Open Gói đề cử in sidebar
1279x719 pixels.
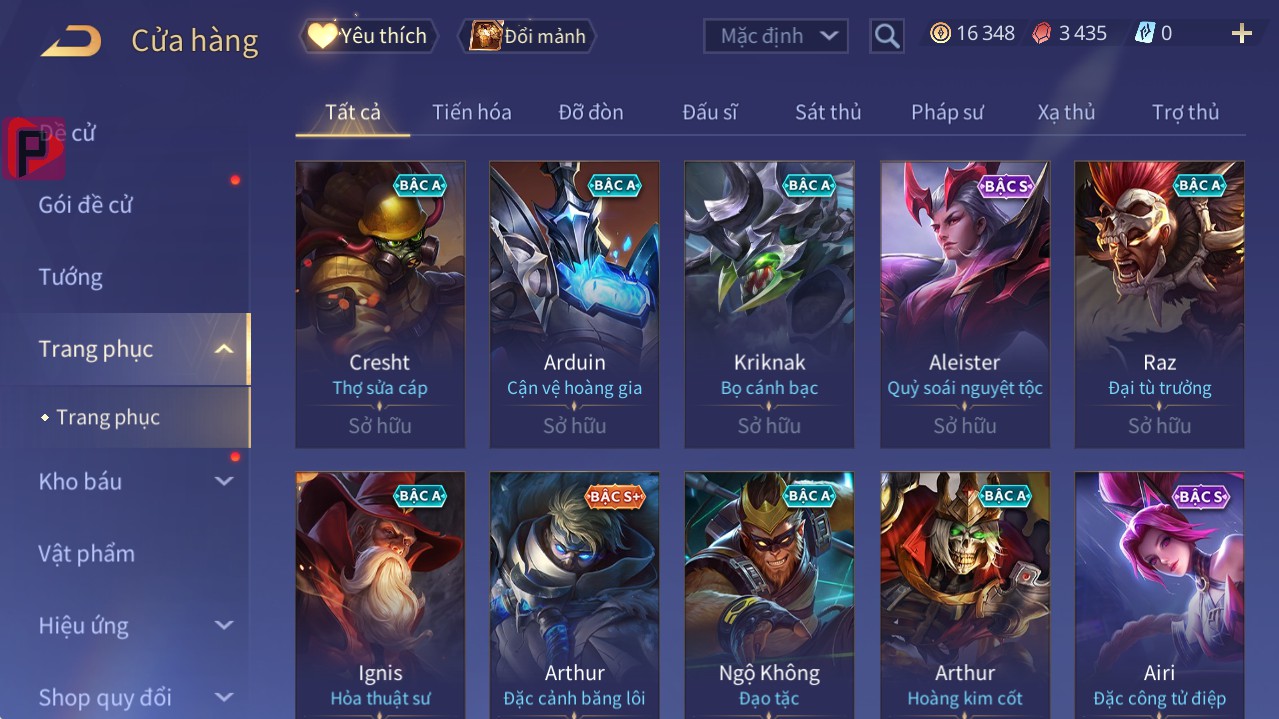[86, 205]
